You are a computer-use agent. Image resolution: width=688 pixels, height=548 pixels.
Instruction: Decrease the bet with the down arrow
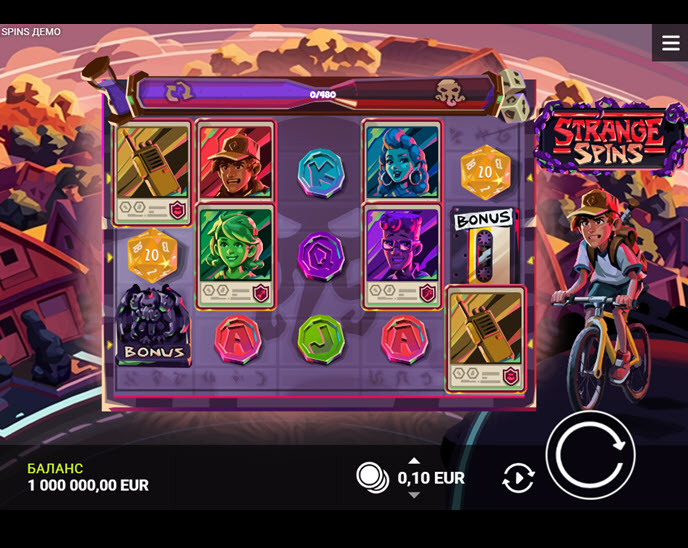(x=414, y=495)
